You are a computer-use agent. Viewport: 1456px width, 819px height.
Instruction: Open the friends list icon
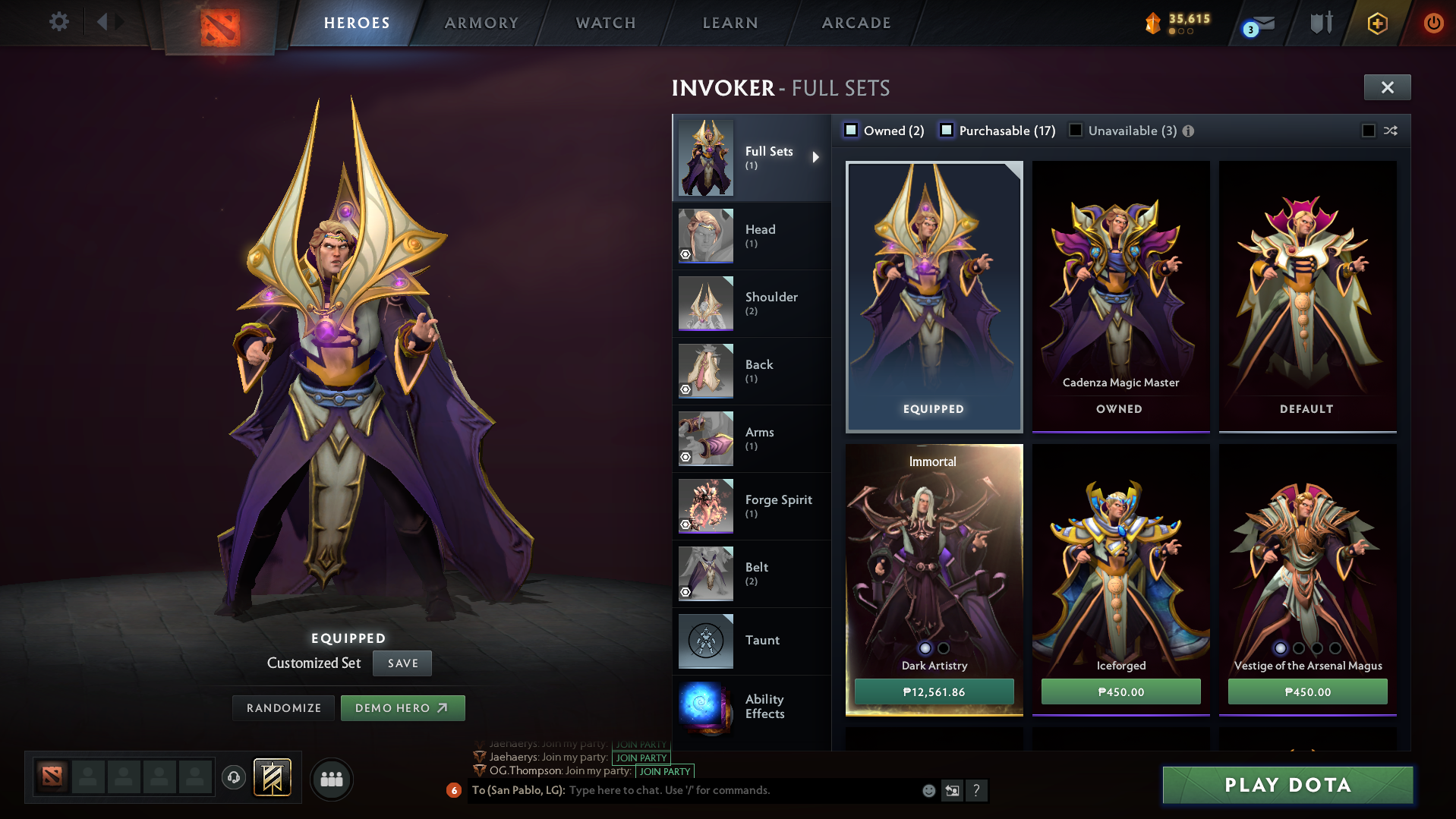(332, 780)
